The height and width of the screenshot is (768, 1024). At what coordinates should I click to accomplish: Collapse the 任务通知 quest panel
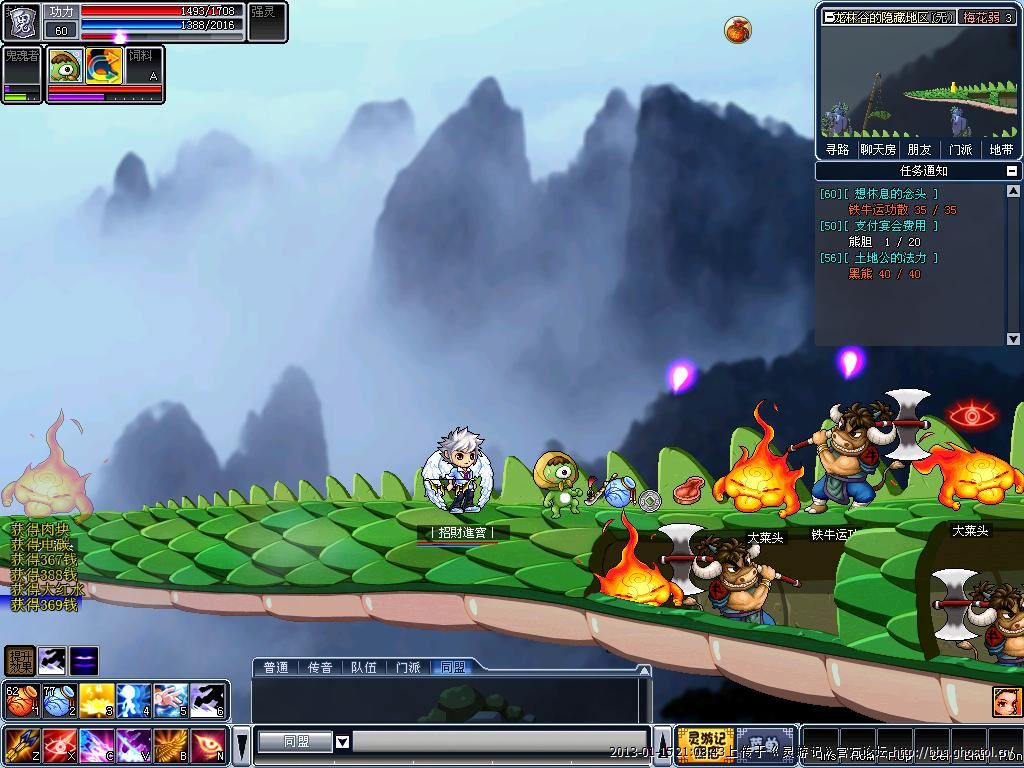click(x=1012, y=171)
